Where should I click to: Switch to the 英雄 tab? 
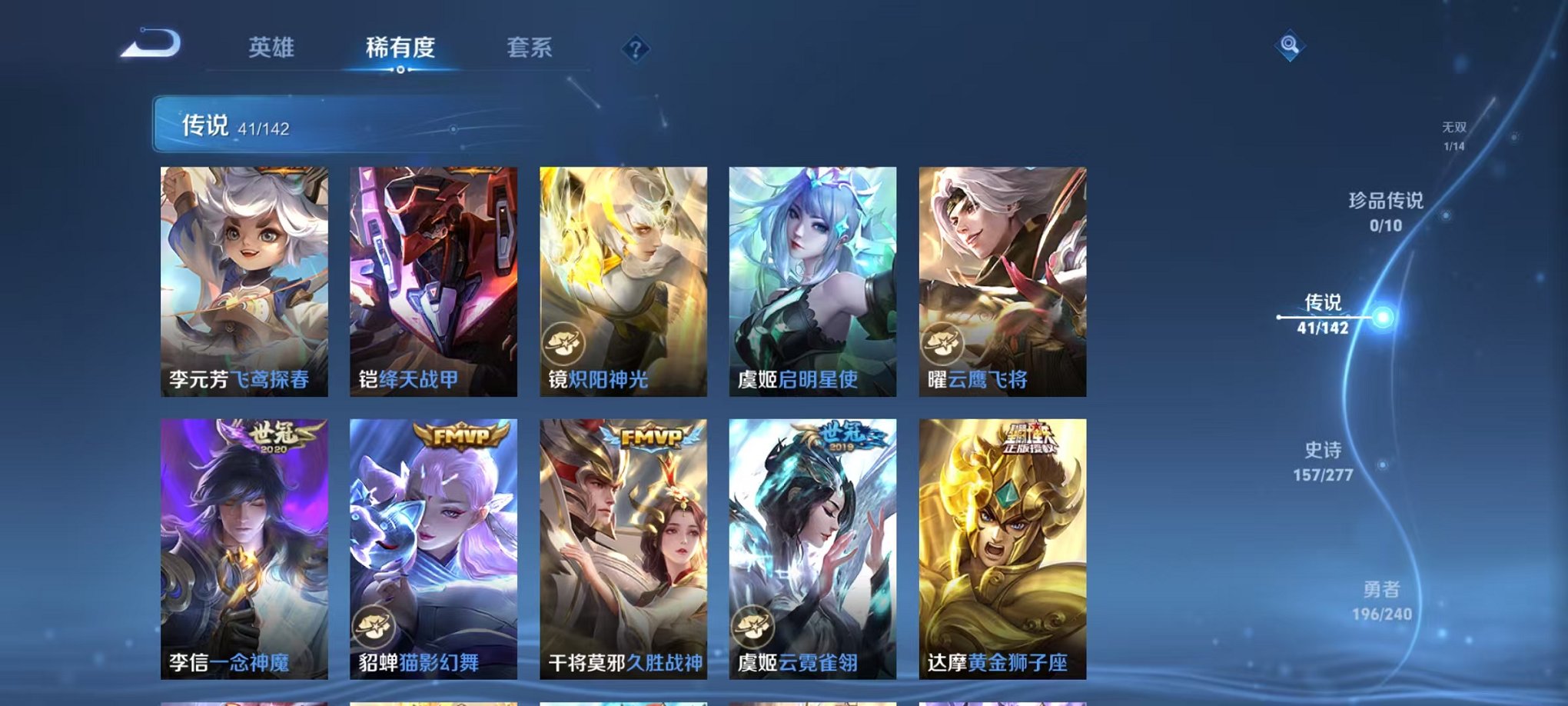click(271, 48)
